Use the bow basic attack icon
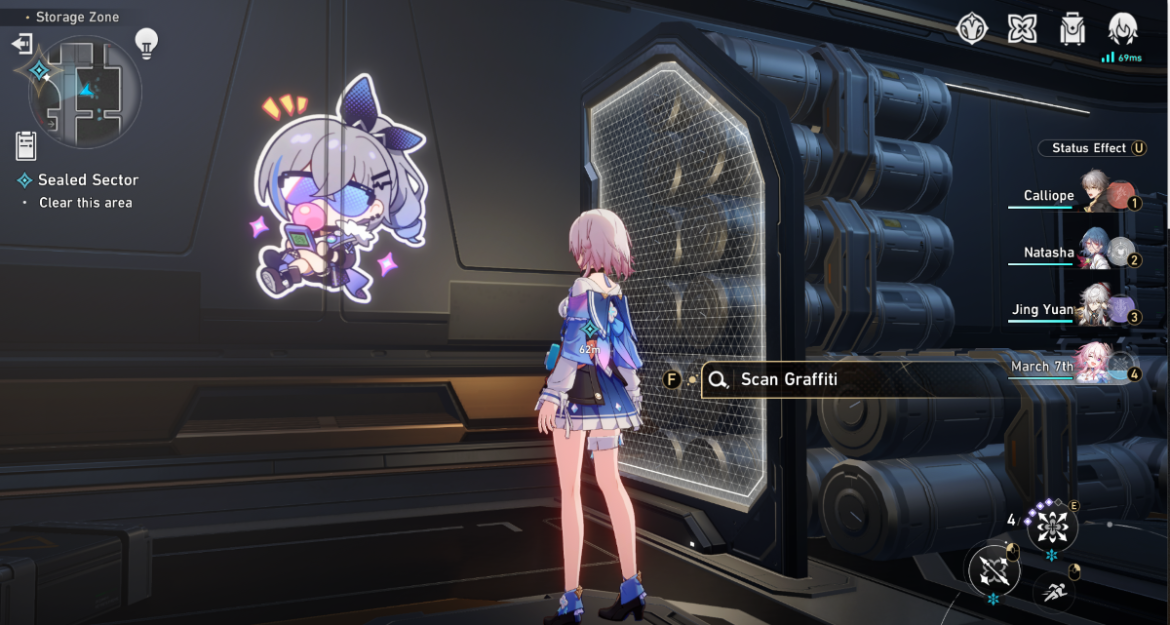The image size is (1170, 625). click(x=994, y=571)
